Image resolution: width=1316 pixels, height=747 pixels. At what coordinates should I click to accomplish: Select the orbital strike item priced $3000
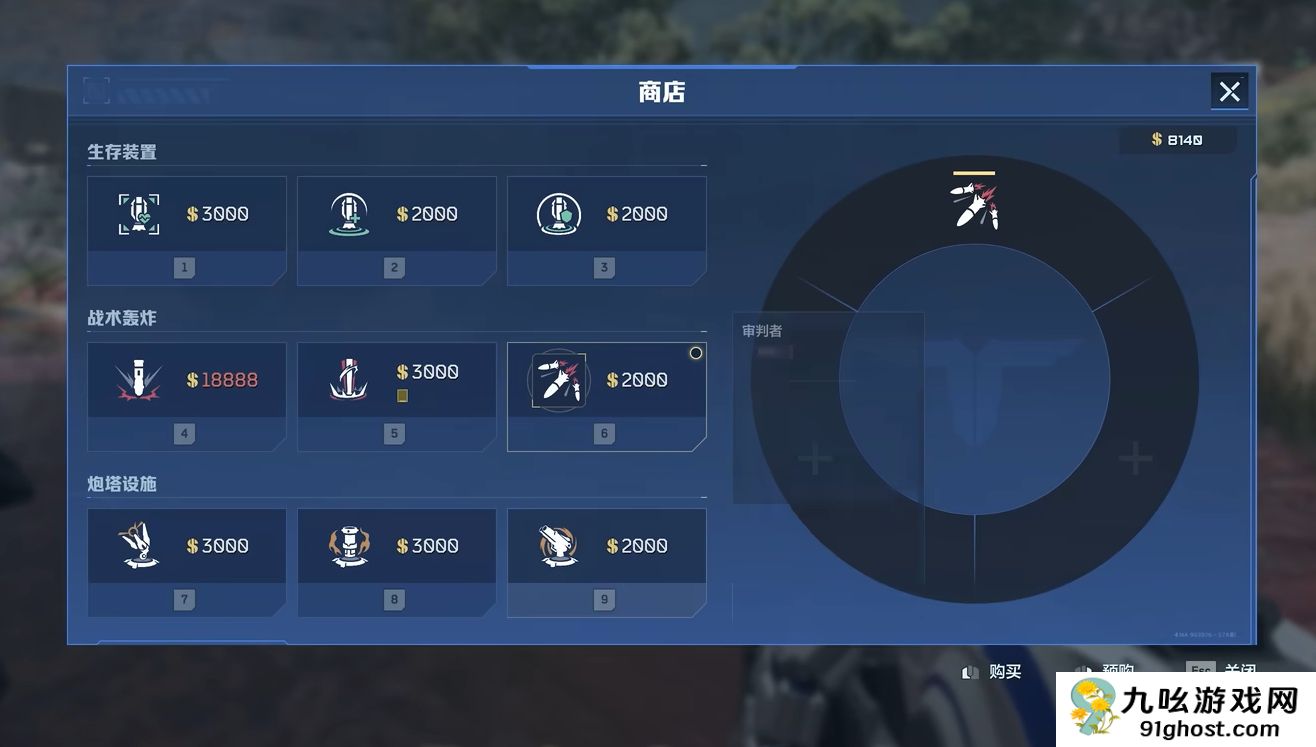[396, 379]
